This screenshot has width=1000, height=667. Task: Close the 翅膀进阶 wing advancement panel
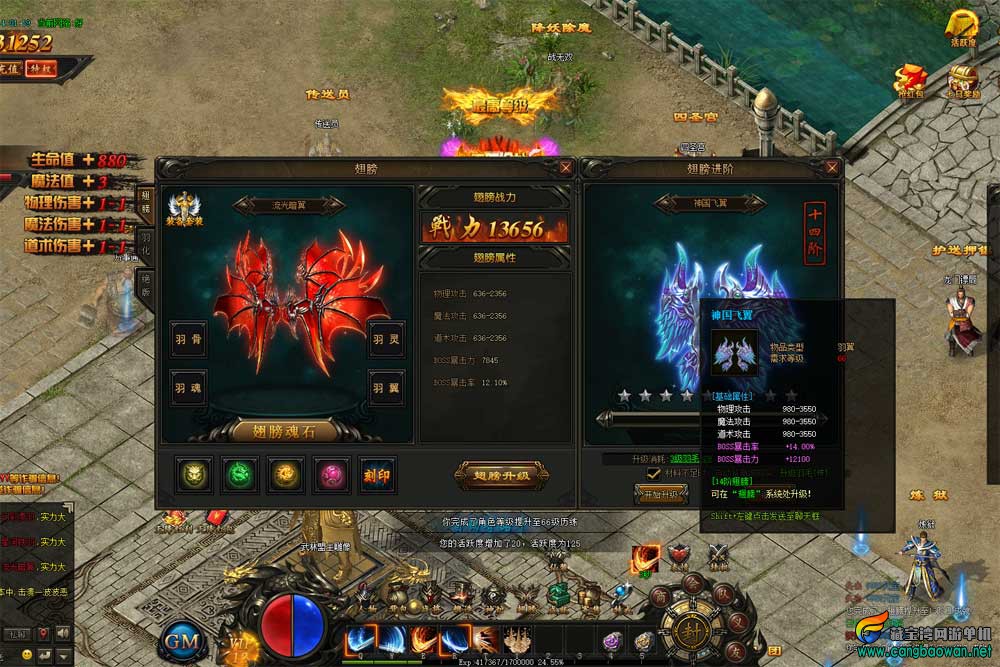coord(832,168)
